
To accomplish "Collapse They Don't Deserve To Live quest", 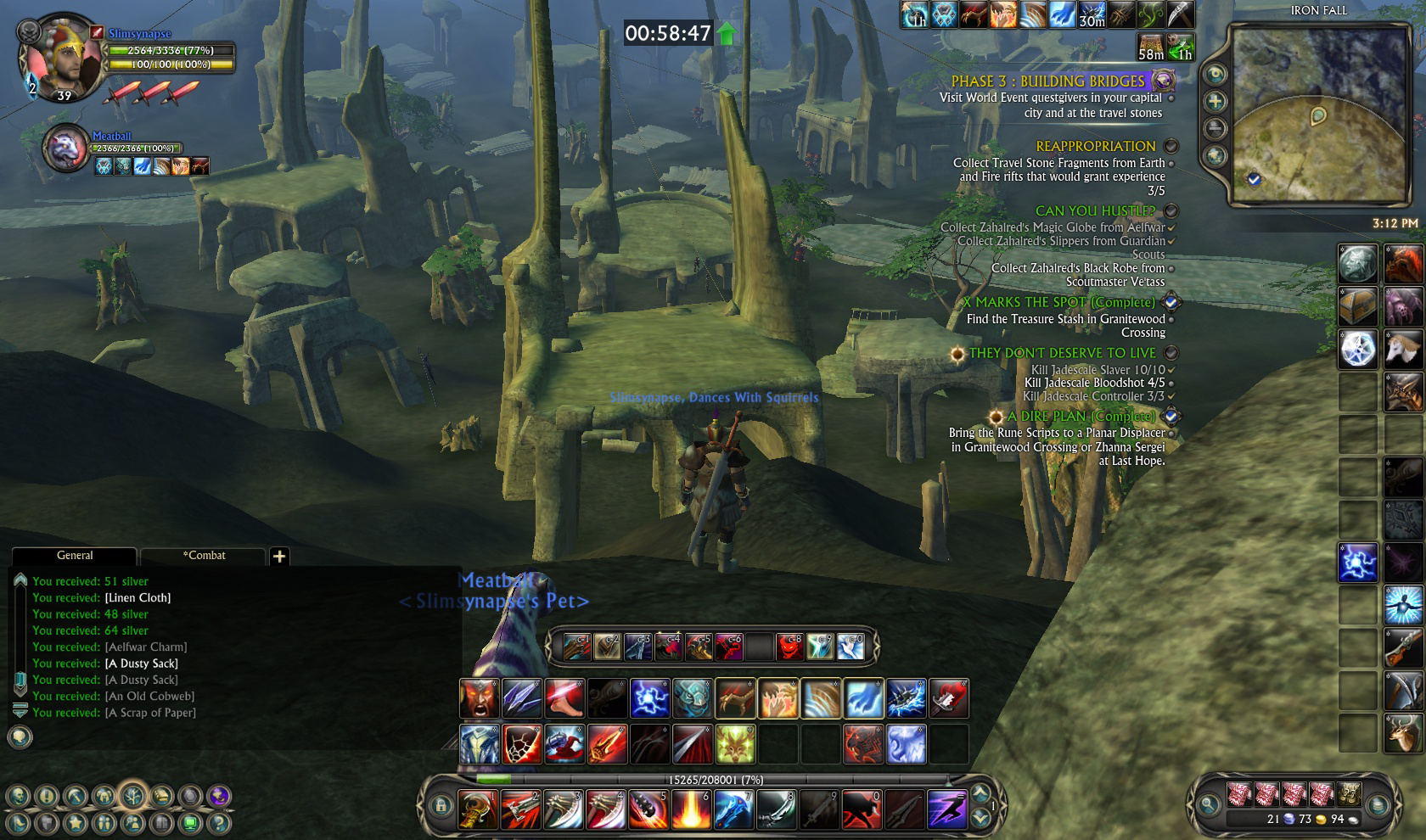I will (x=1170, y=353).
